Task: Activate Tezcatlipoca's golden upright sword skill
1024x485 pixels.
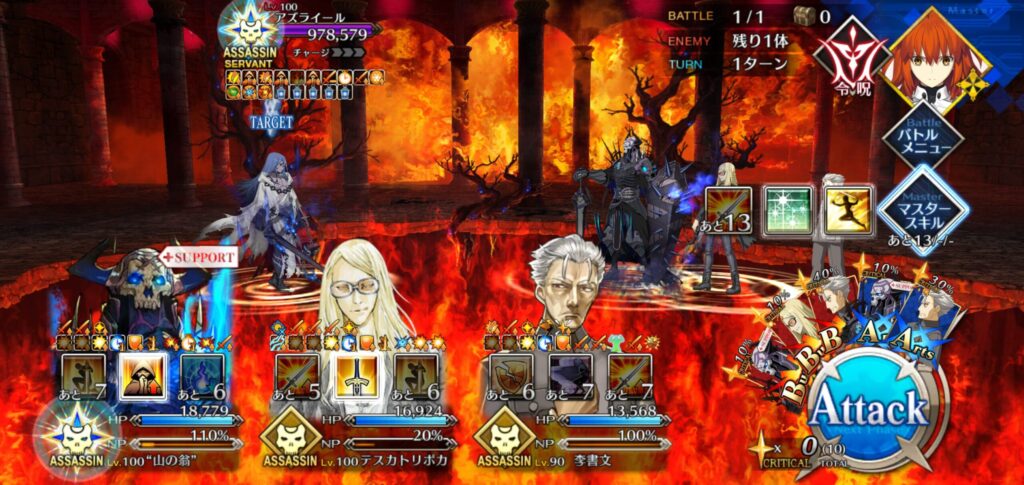Action: click(x=355, y=377)
